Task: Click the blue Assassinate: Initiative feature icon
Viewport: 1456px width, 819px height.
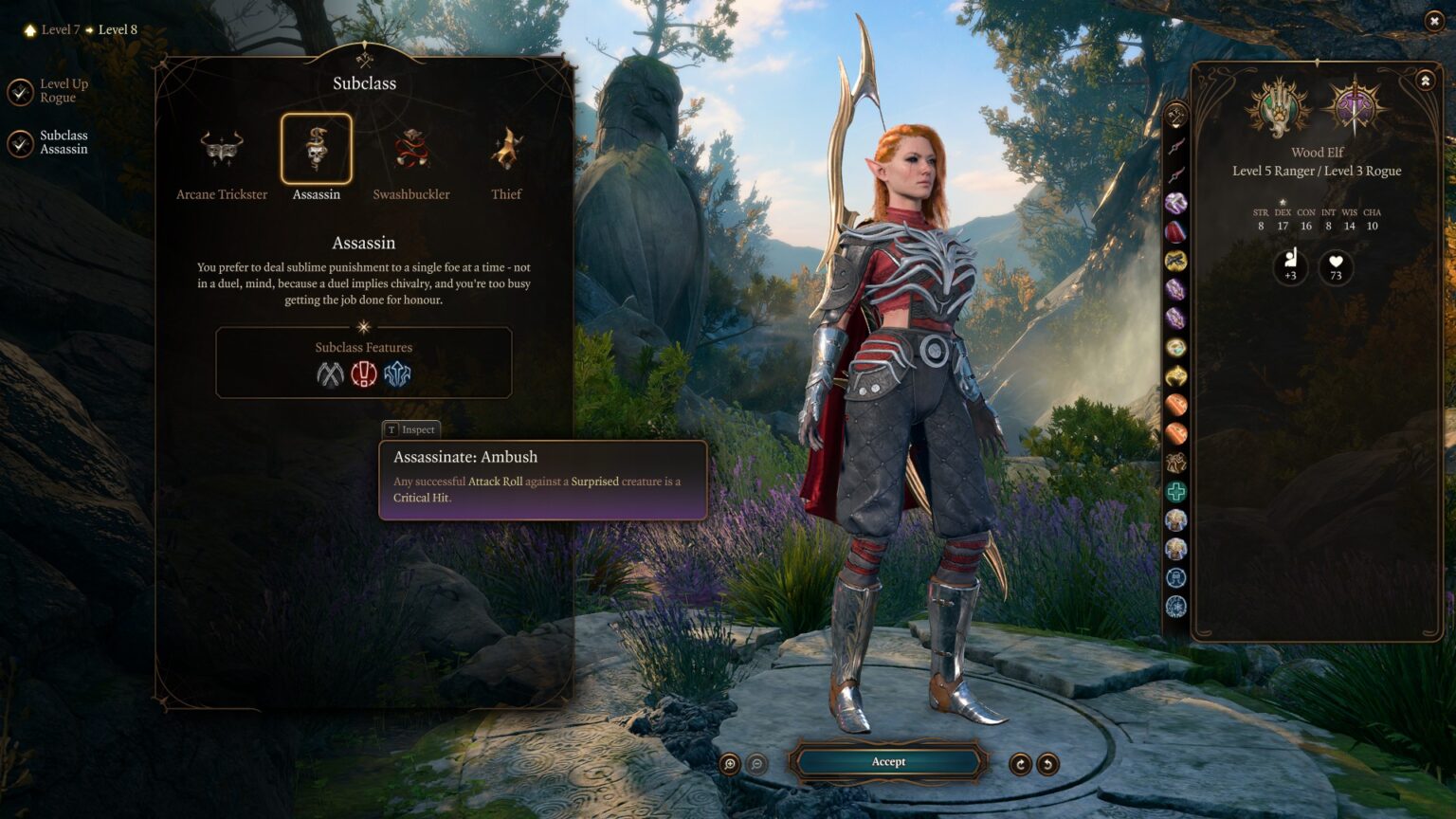Action: point(397,374)
